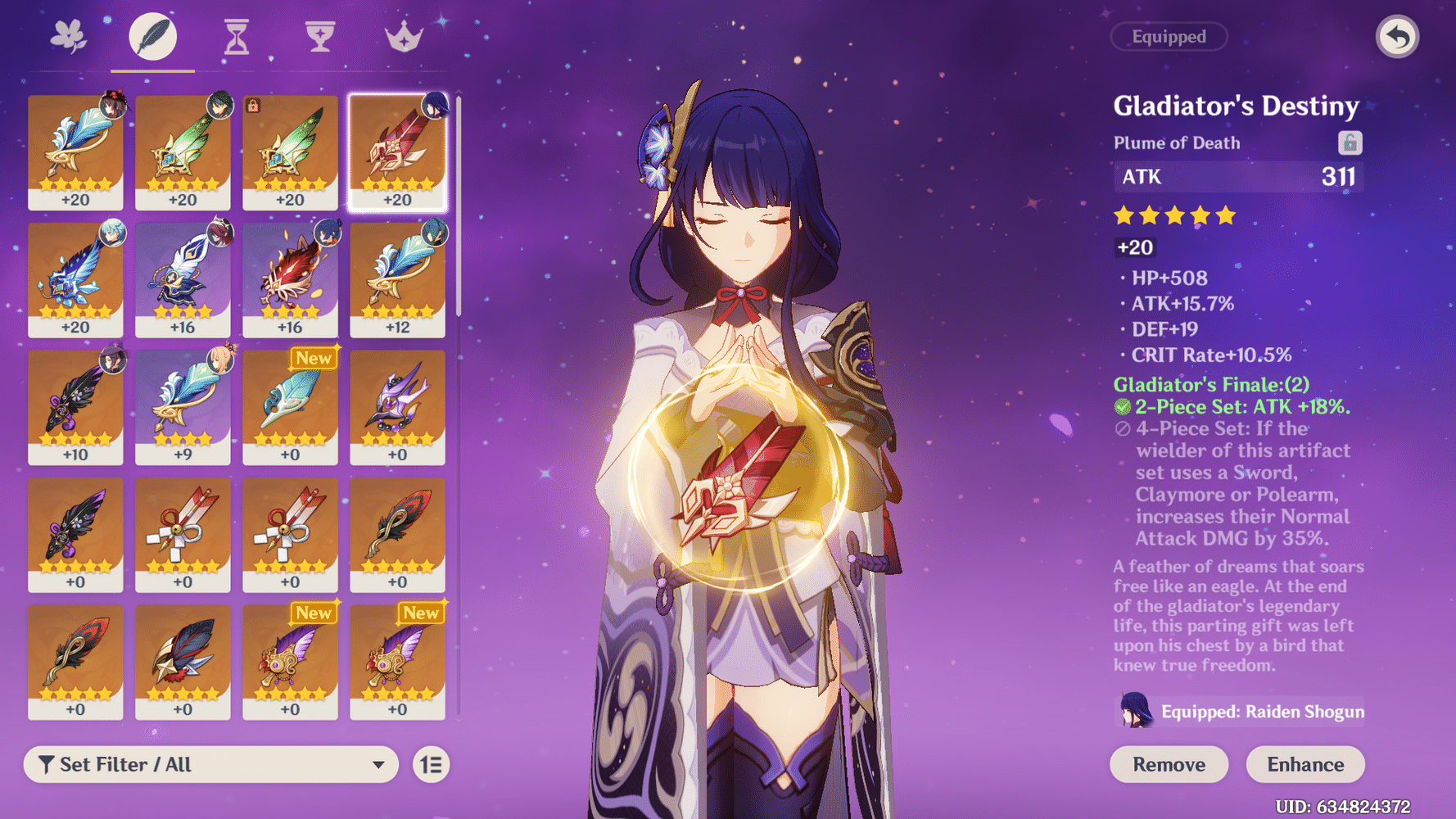The image size is (1456, 819).
Task: Toggle the artifact lock icon
Action: pos(1350,143)
